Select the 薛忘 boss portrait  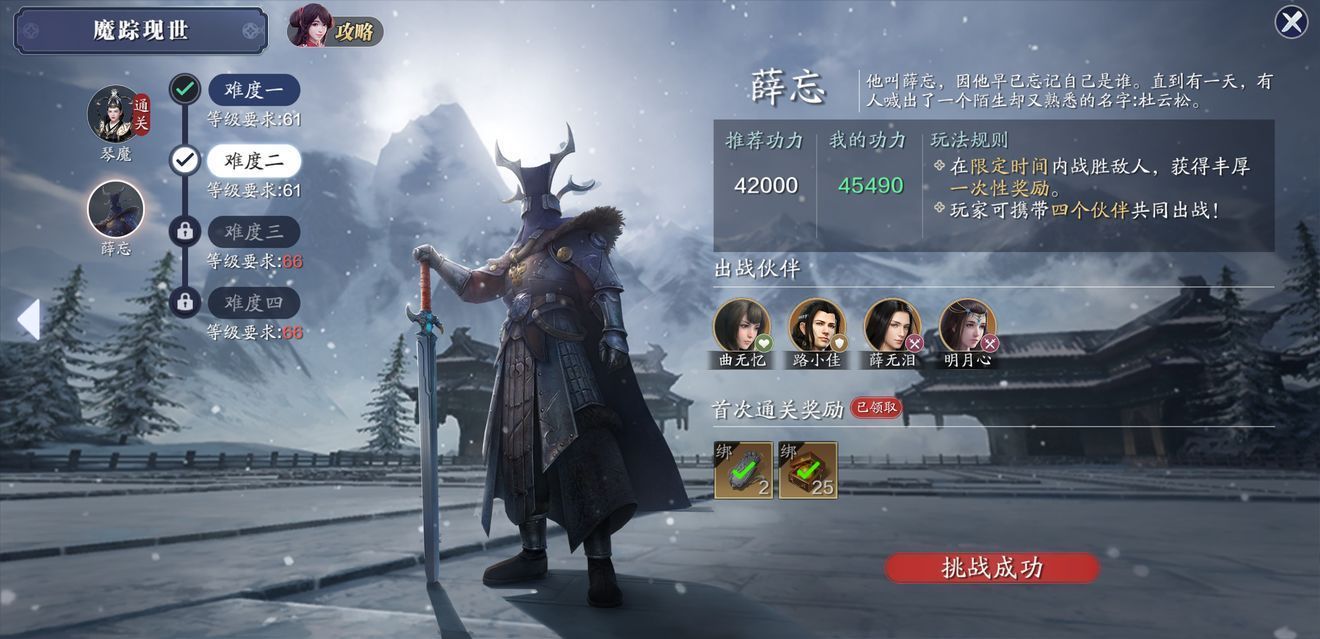coord(116,210)
